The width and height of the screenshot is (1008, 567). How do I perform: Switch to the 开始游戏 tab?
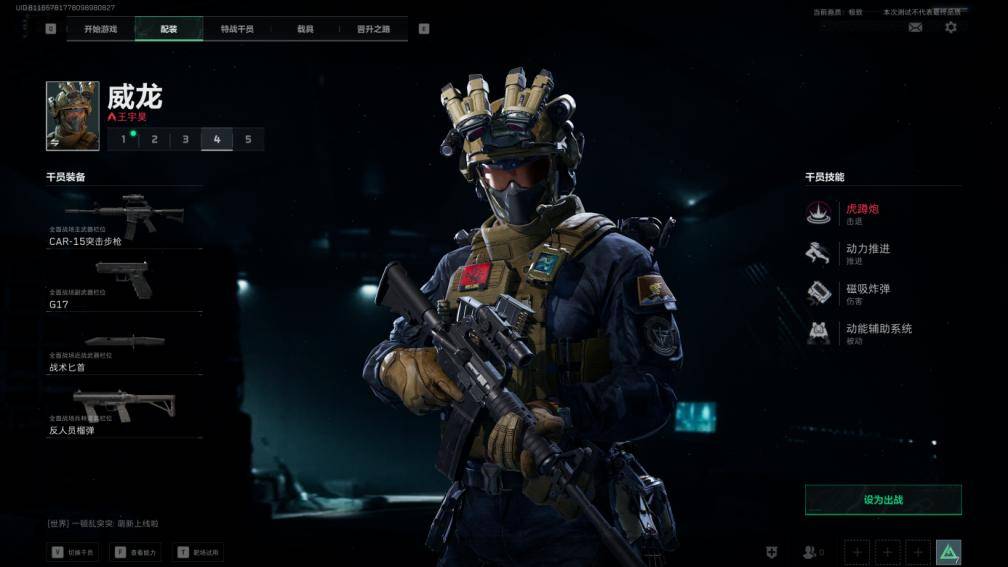click(x=100, y=29)
